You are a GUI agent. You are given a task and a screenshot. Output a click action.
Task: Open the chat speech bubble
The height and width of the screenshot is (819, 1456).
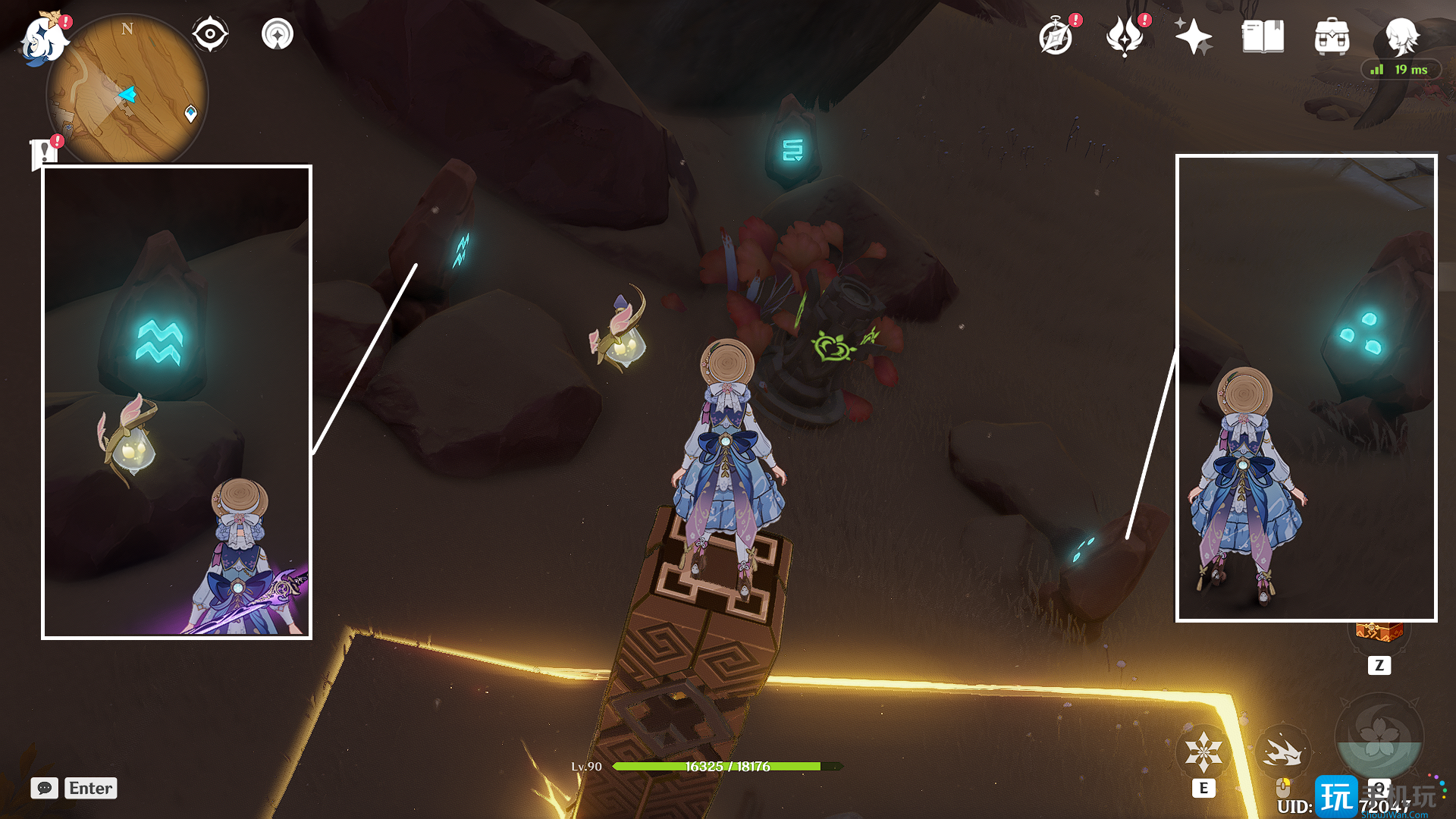(45, 788)
